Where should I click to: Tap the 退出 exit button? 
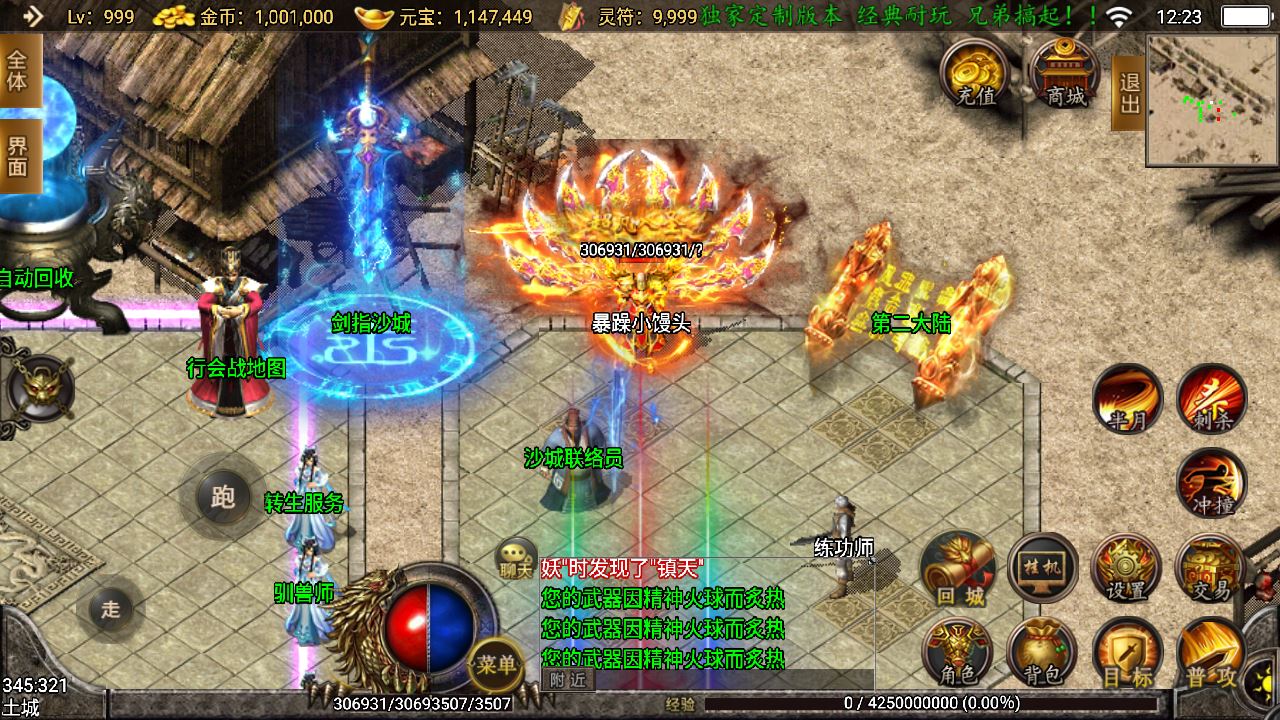click(x=1129, y=93)
